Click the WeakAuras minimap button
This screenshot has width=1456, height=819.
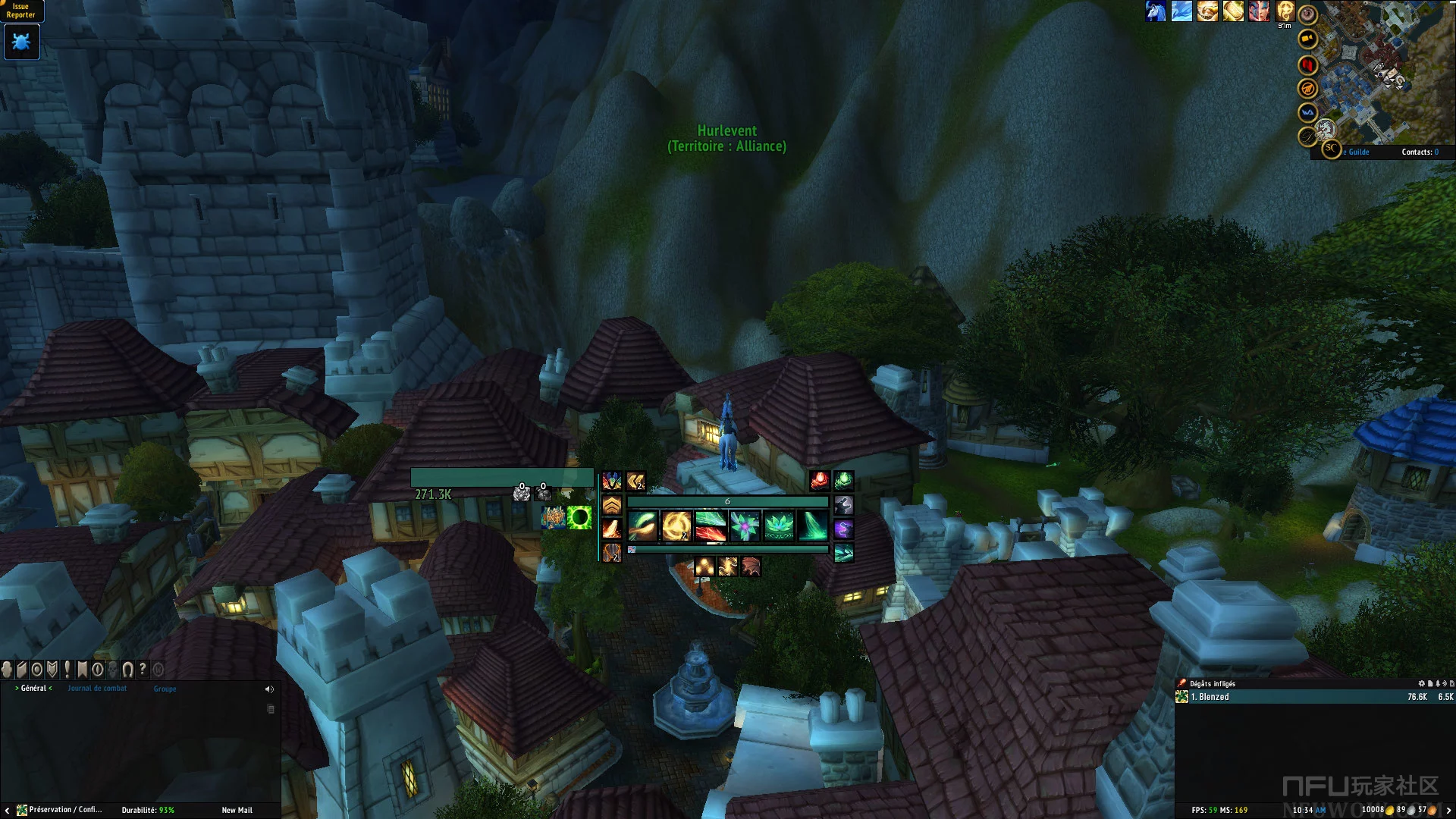click(1307, 112)
